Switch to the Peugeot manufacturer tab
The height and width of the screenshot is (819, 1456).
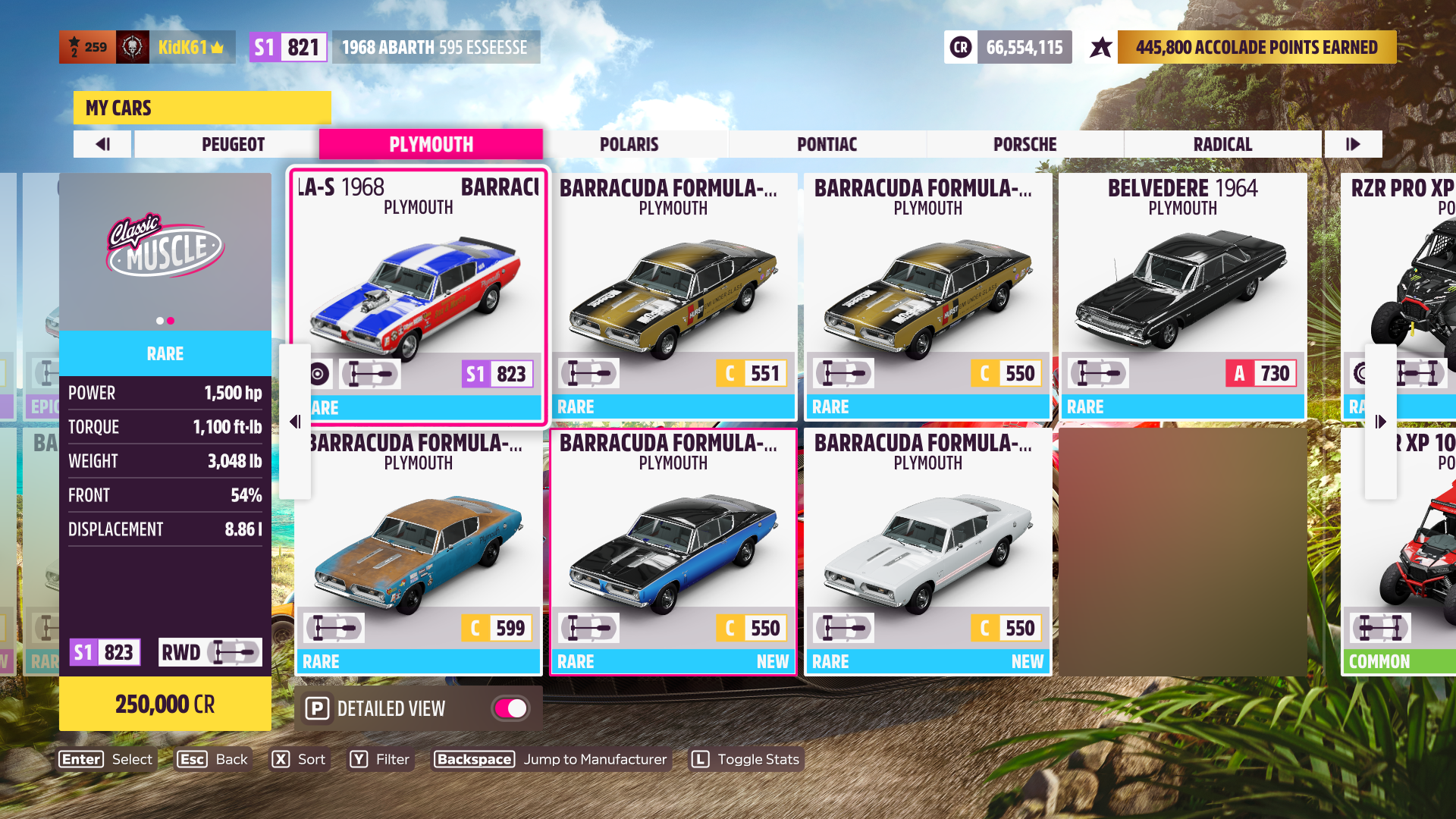[x=233, y=144]
